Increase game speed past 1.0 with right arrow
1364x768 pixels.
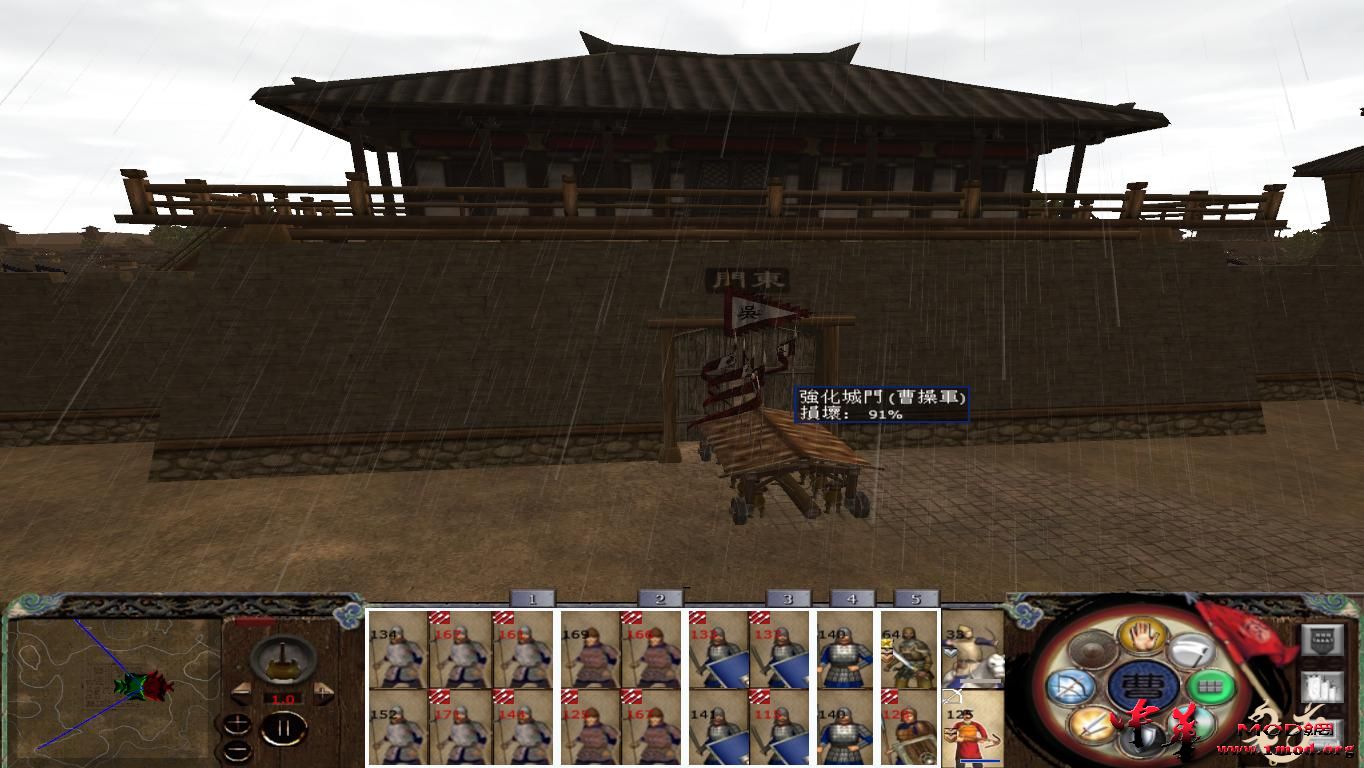[323, 692]
